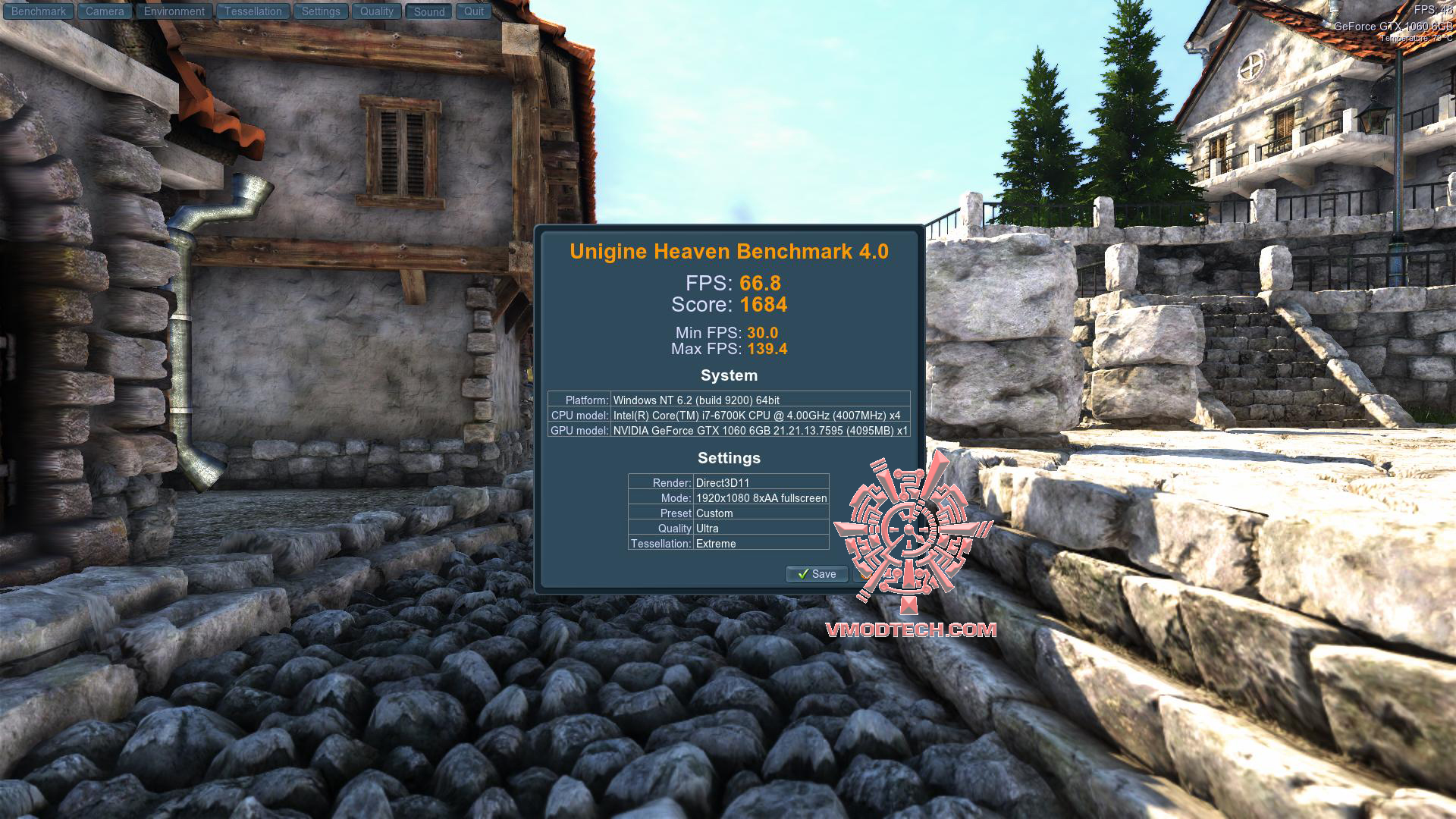Save the benchmark results
1456x819 pixels.
click(x=817, y=574)
